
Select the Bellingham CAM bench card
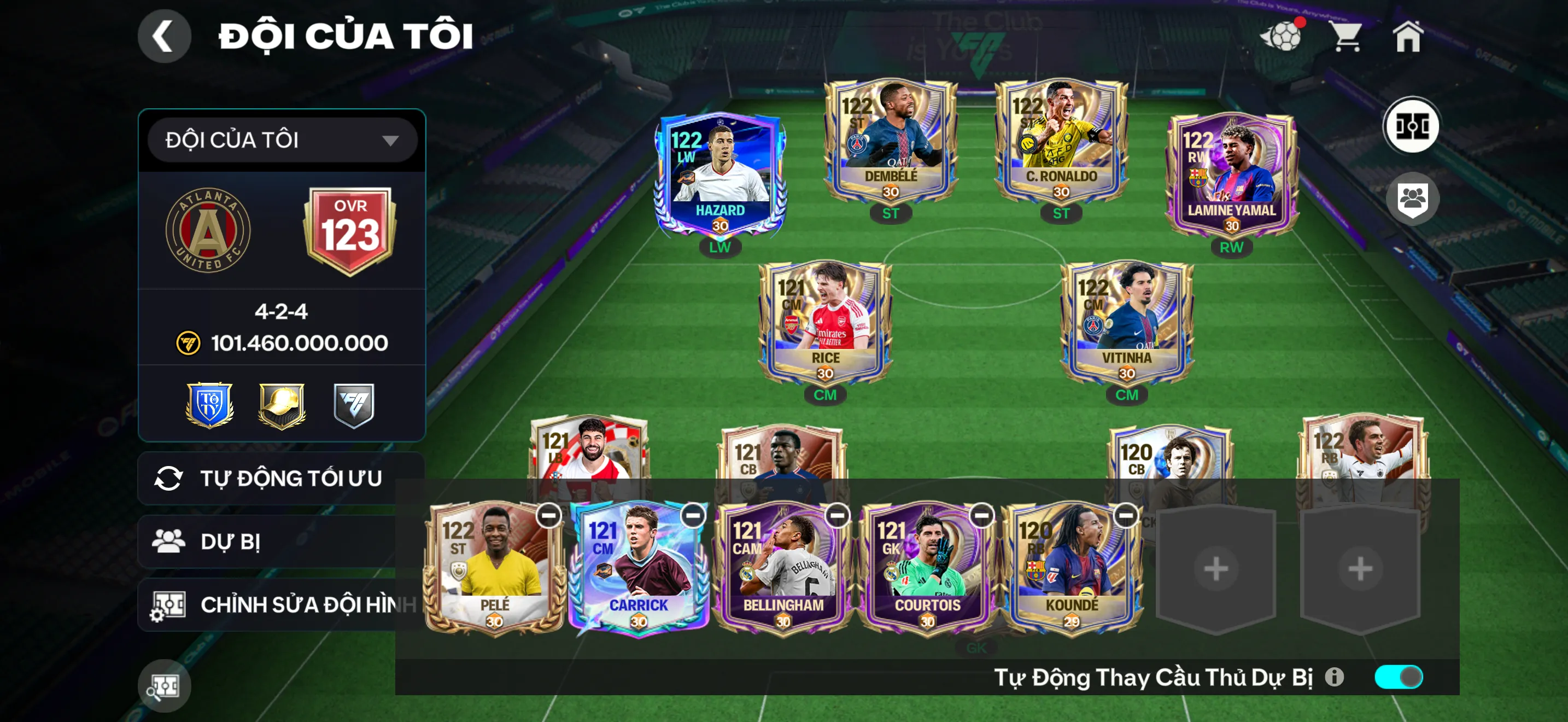[x=783, y=569]
